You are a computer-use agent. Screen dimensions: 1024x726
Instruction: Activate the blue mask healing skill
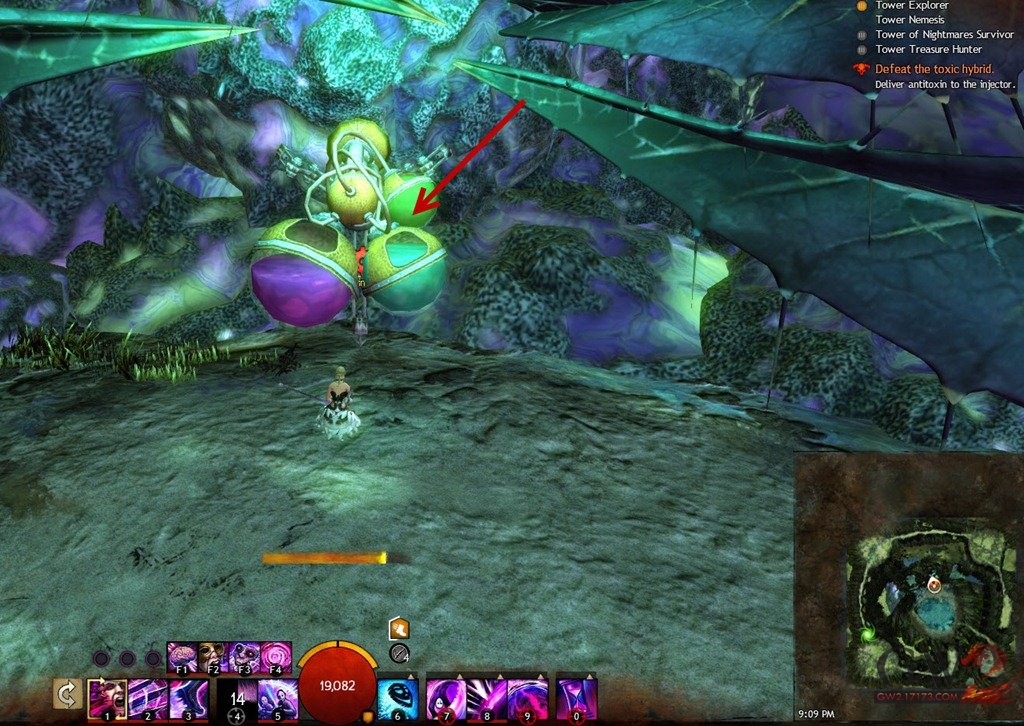coord(397,697)
